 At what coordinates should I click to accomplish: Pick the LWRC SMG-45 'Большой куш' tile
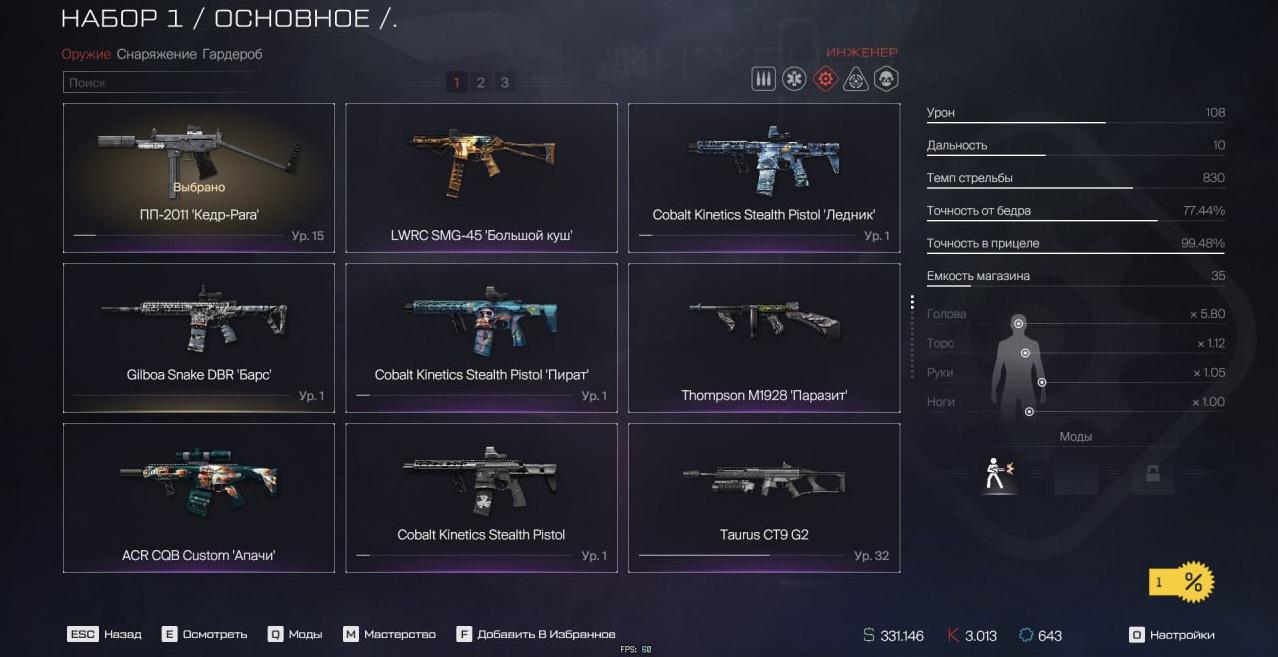tap(481, 177)
